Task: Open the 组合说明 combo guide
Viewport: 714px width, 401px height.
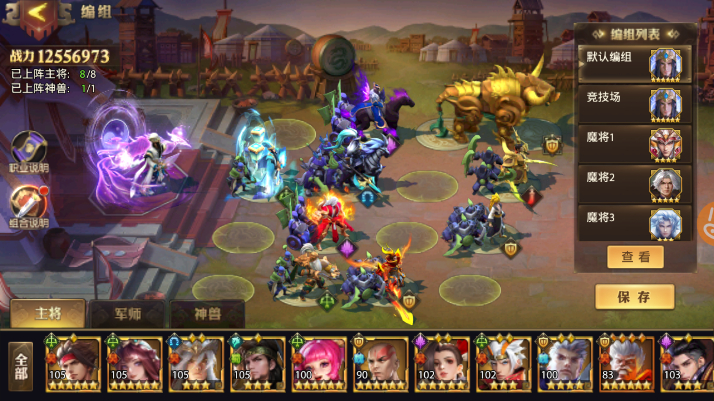Action: [27, 207]
